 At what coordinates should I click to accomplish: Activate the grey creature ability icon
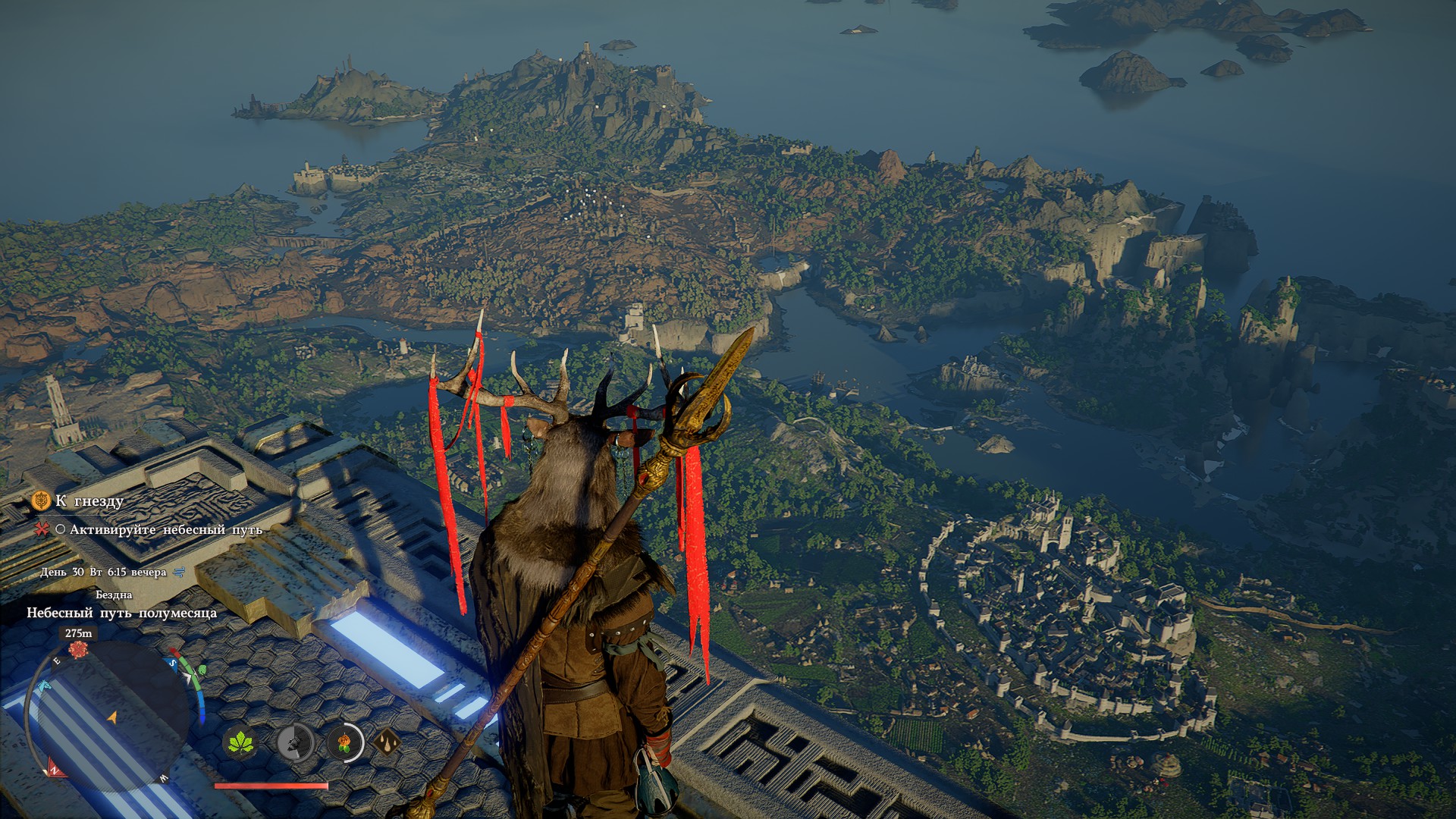pos(294,742)
